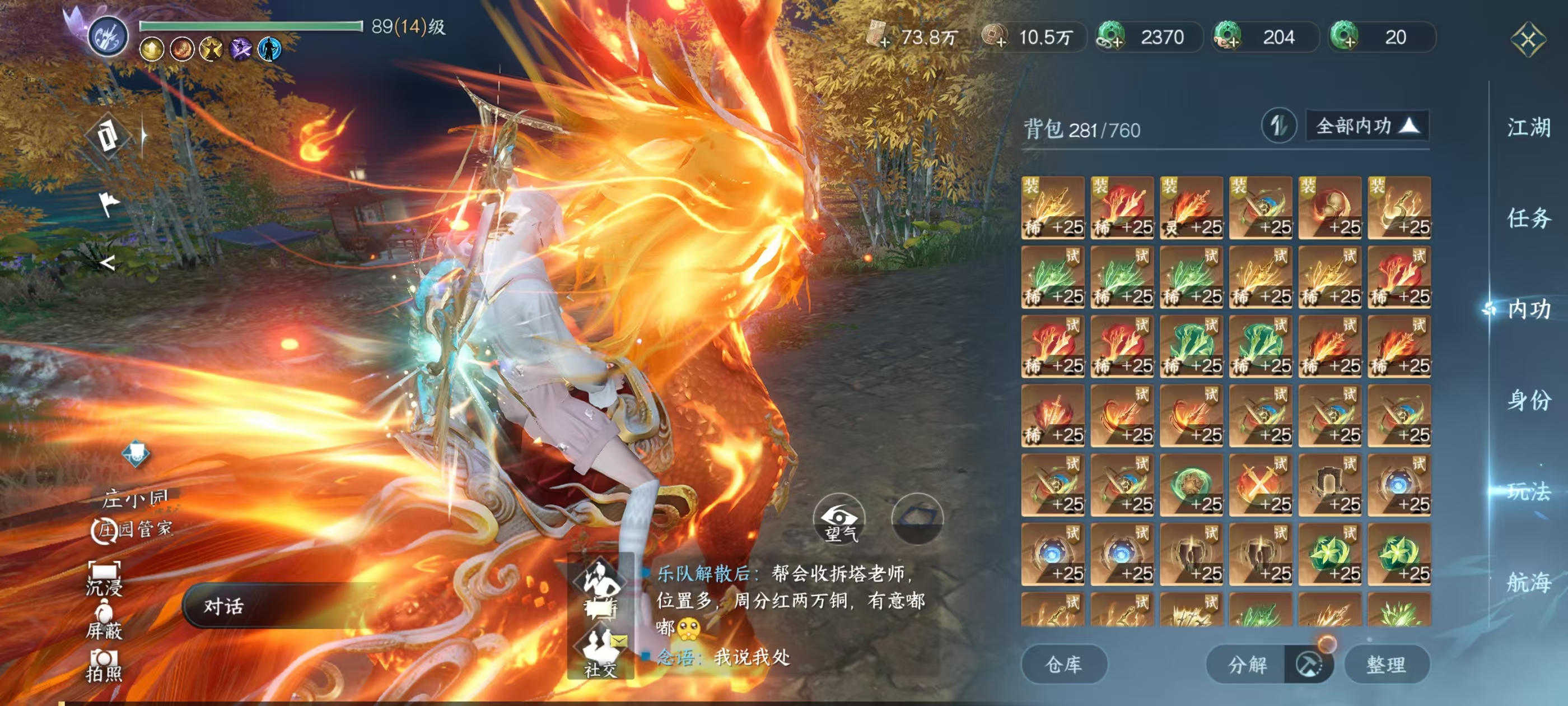Tap the 屏蔽 block players button

[x=104, y=621]
